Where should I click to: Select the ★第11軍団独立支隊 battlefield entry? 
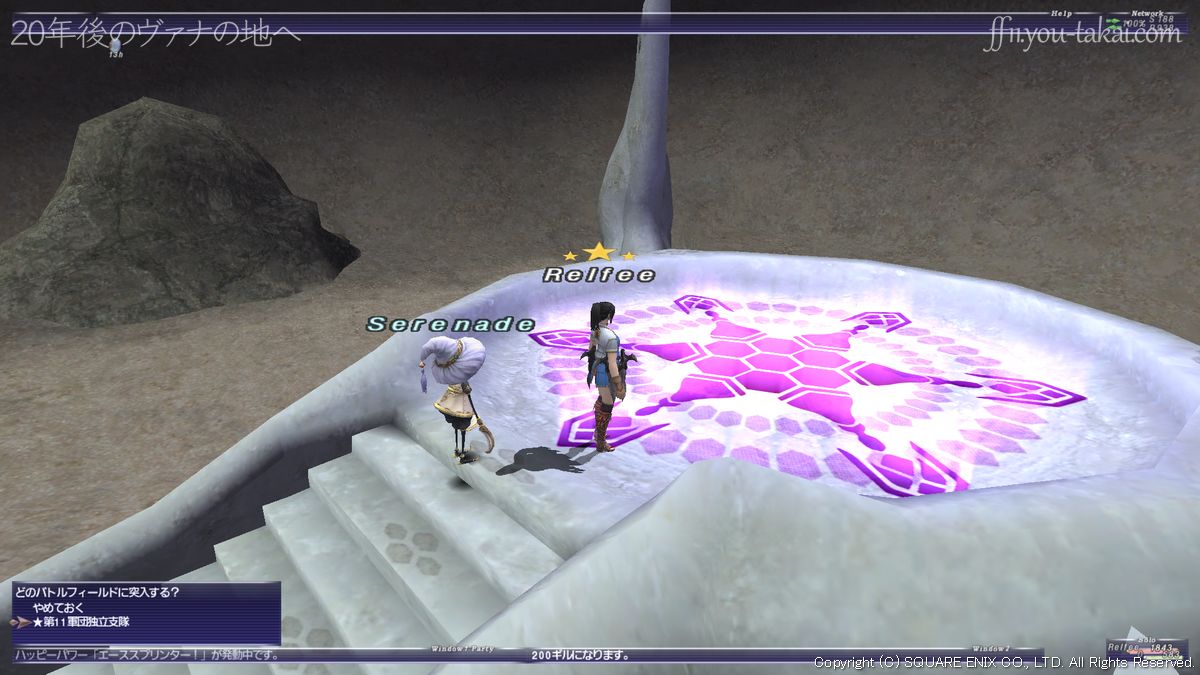(80, 622)
